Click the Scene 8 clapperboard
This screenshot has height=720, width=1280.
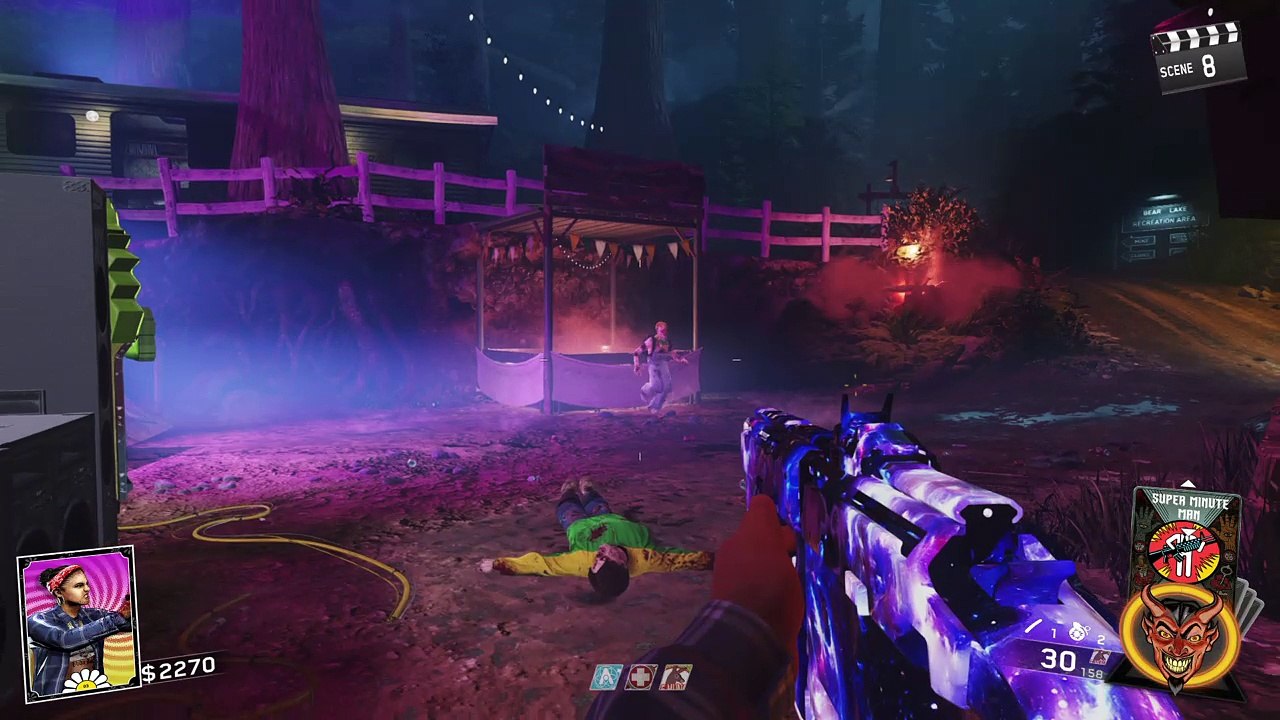[1198, 56]
